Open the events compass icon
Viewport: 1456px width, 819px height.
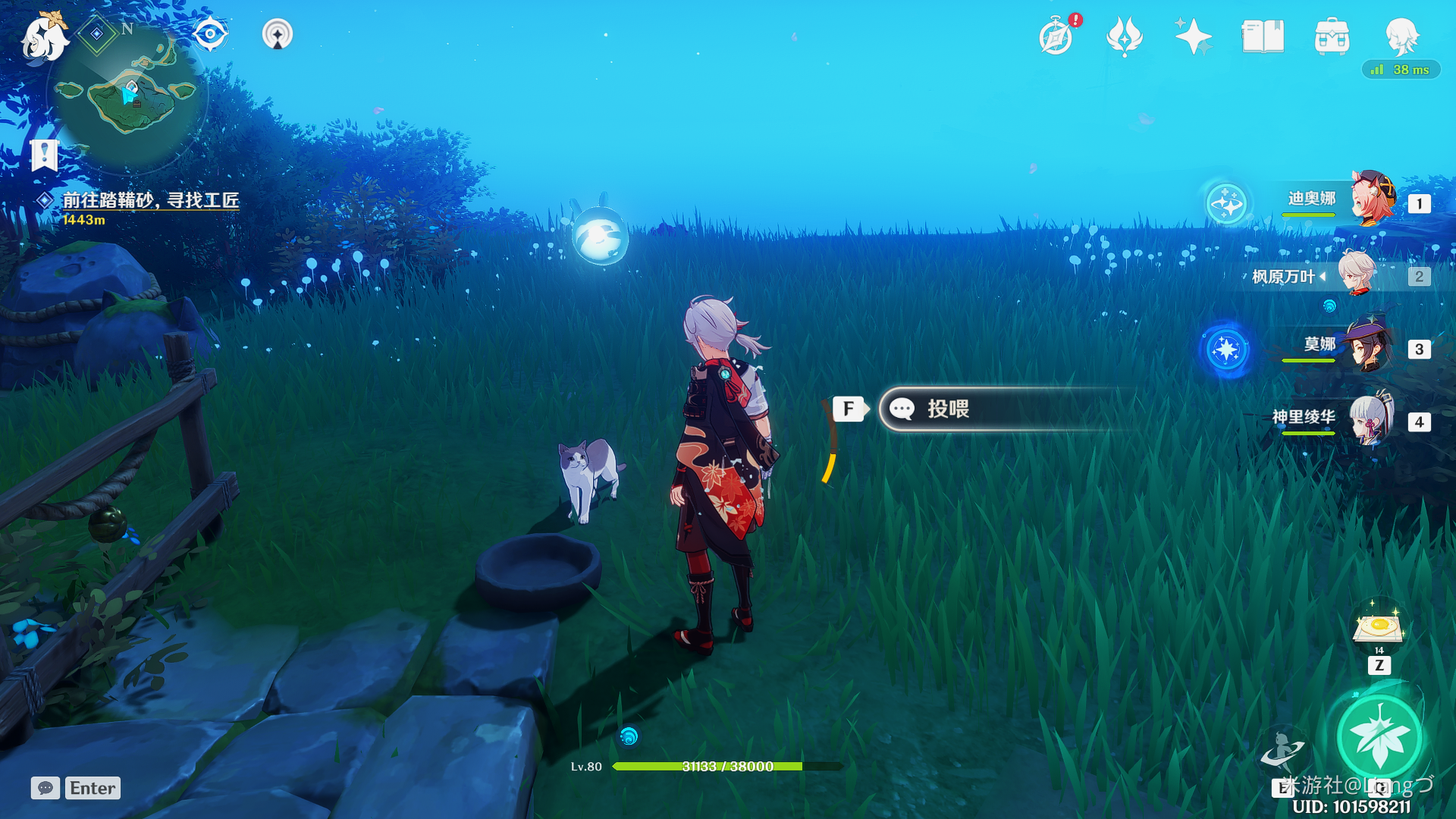pos(1056,36)
